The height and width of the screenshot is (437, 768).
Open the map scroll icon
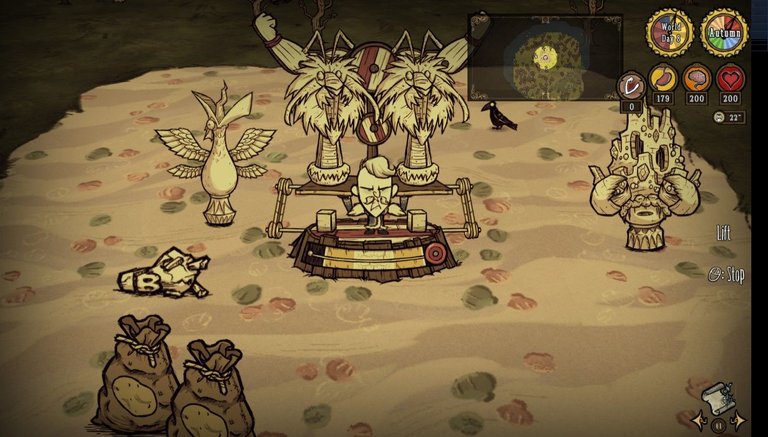click(718, 397)
